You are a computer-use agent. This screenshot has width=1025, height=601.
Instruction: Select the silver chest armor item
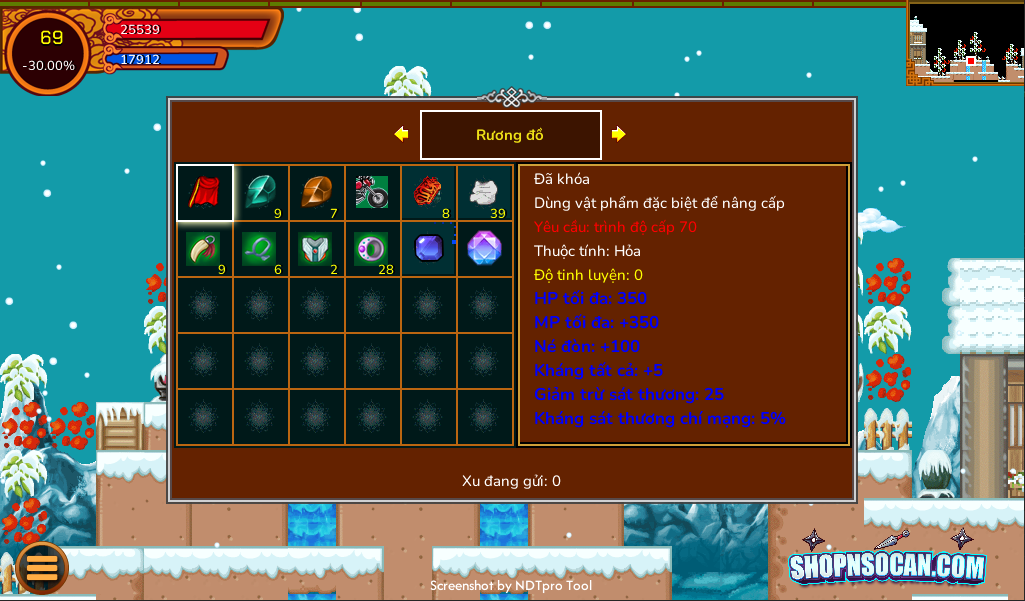[x=317, y=249]
